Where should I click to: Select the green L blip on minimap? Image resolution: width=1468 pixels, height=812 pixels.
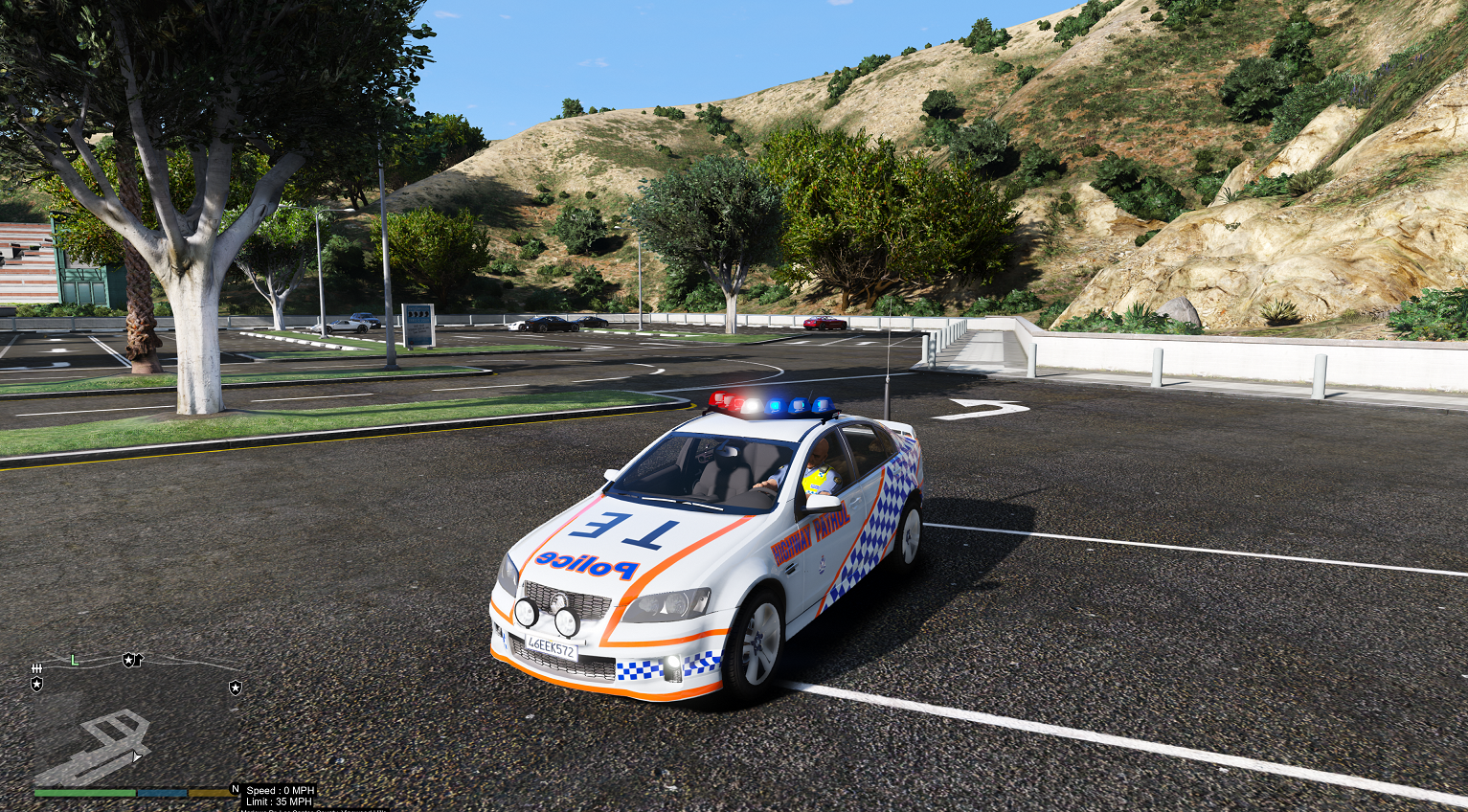click(74, 660)
